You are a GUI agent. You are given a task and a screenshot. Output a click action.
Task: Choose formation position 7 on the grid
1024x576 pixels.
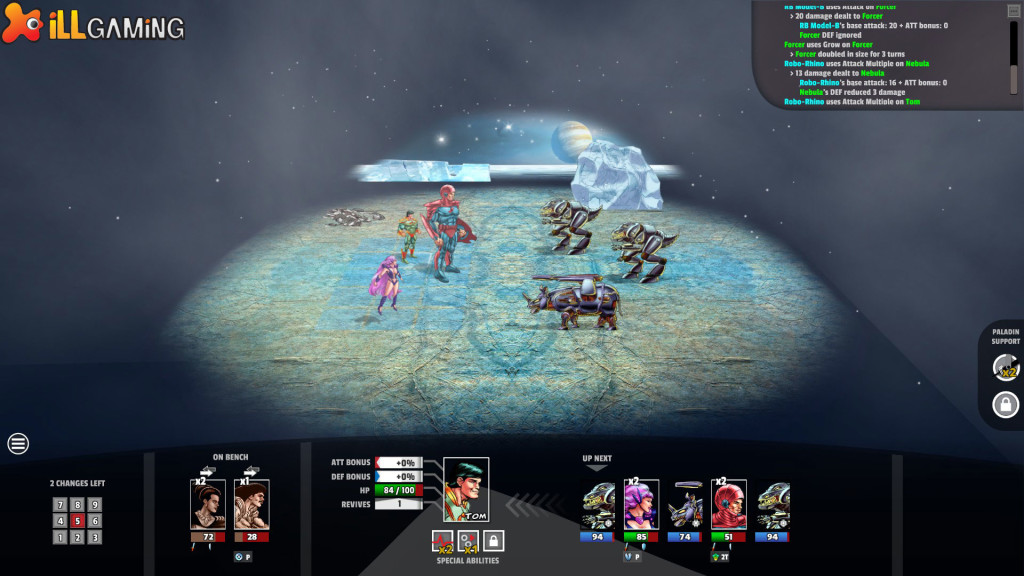60,505
